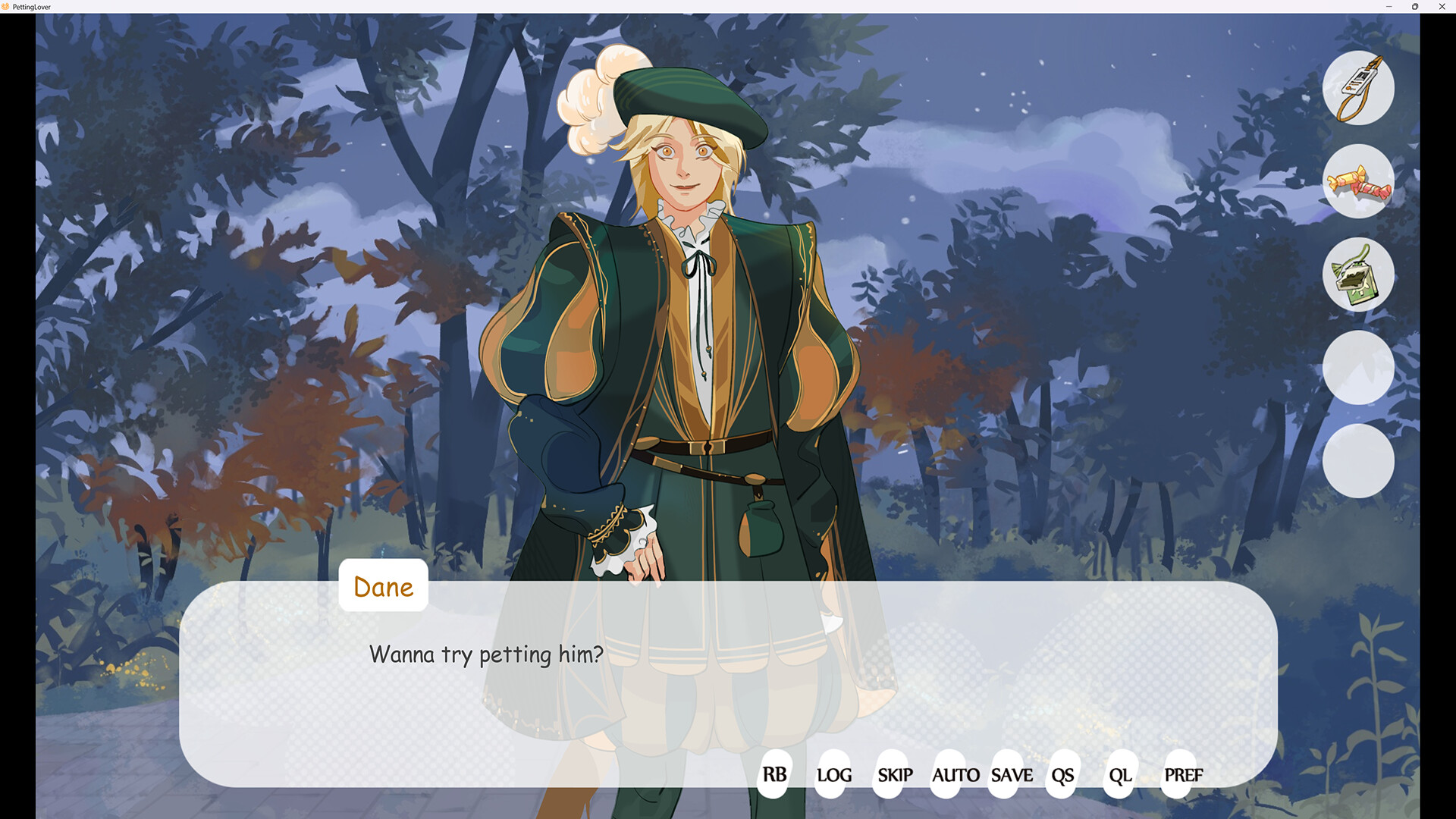Click the bottom empty item slot circle
Image resolution: width=1456 pixels, height=819 pixels.
[x=1358, y=461]
